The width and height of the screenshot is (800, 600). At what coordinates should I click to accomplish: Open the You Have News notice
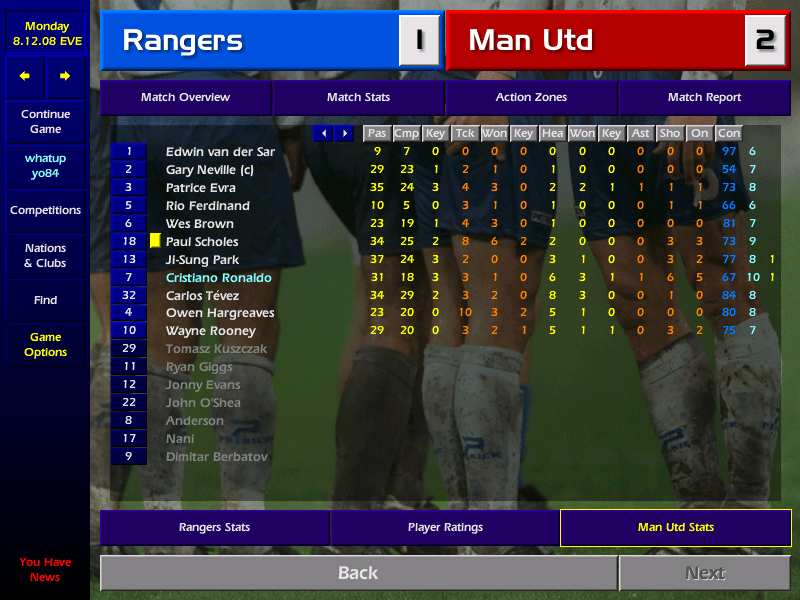(x=45, y=569)
